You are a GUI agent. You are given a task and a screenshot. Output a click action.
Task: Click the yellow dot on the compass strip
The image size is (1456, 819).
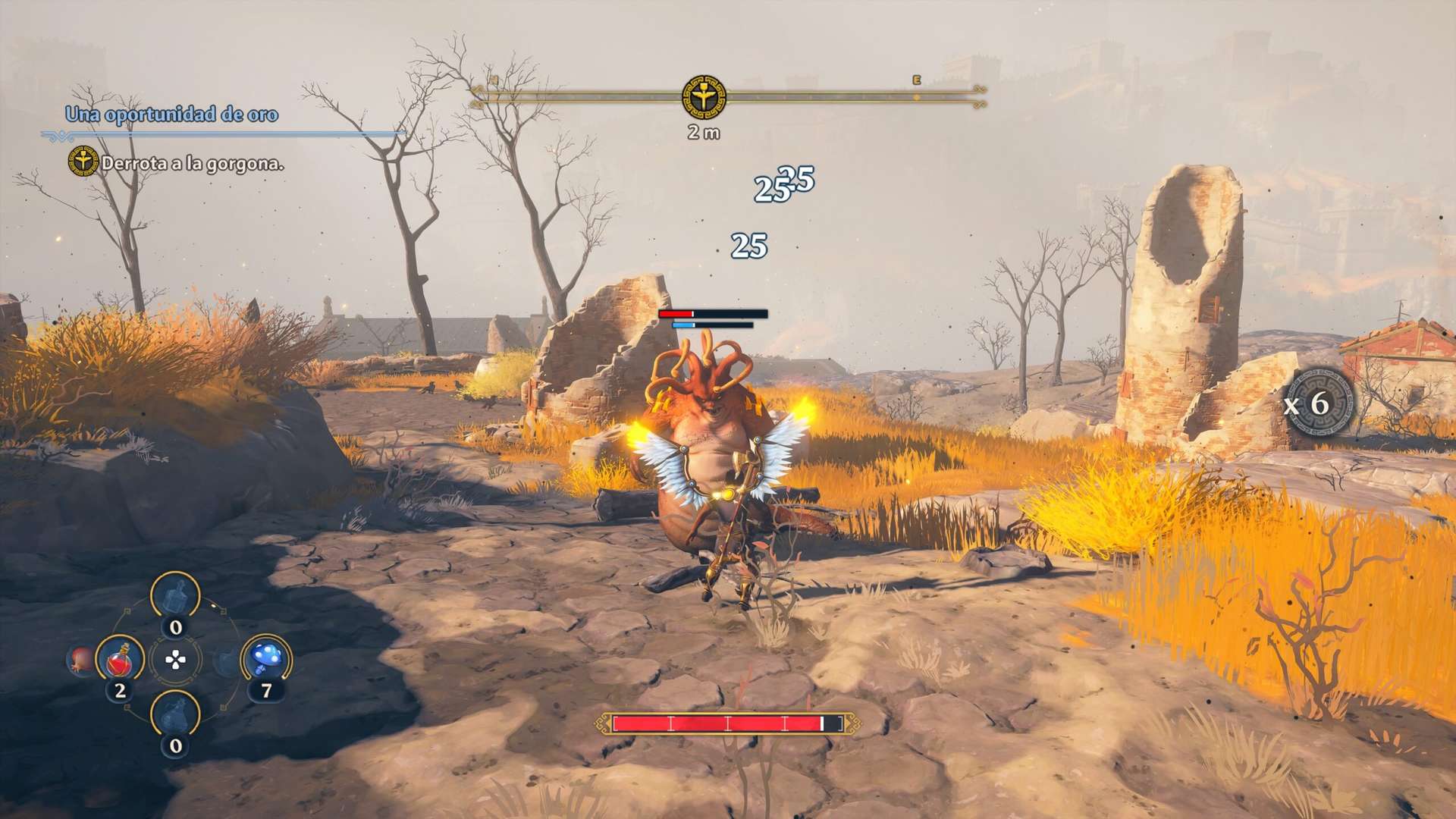click(x=914, y=97)
